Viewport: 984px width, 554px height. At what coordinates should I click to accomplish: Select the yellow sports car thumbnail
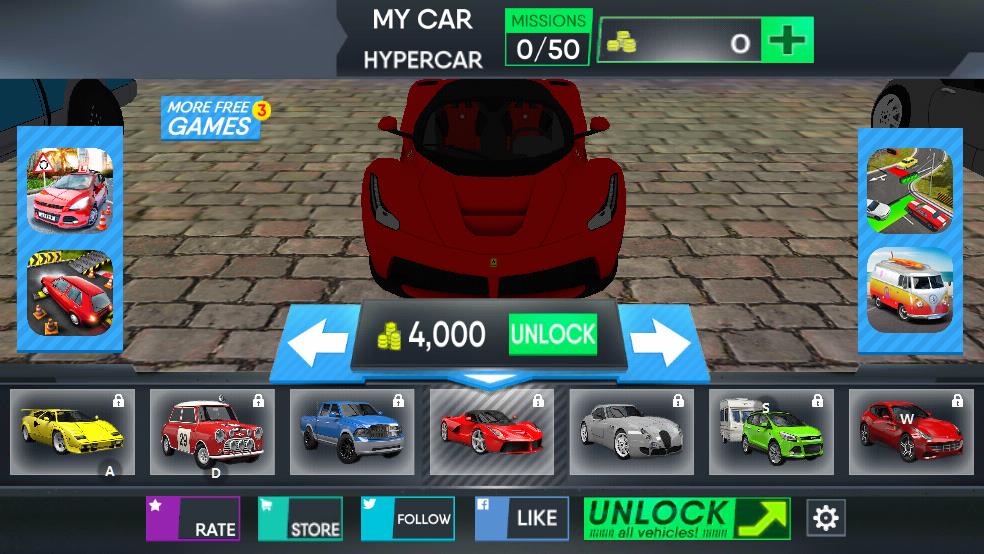pyautogui.click(x=72, y=432)
